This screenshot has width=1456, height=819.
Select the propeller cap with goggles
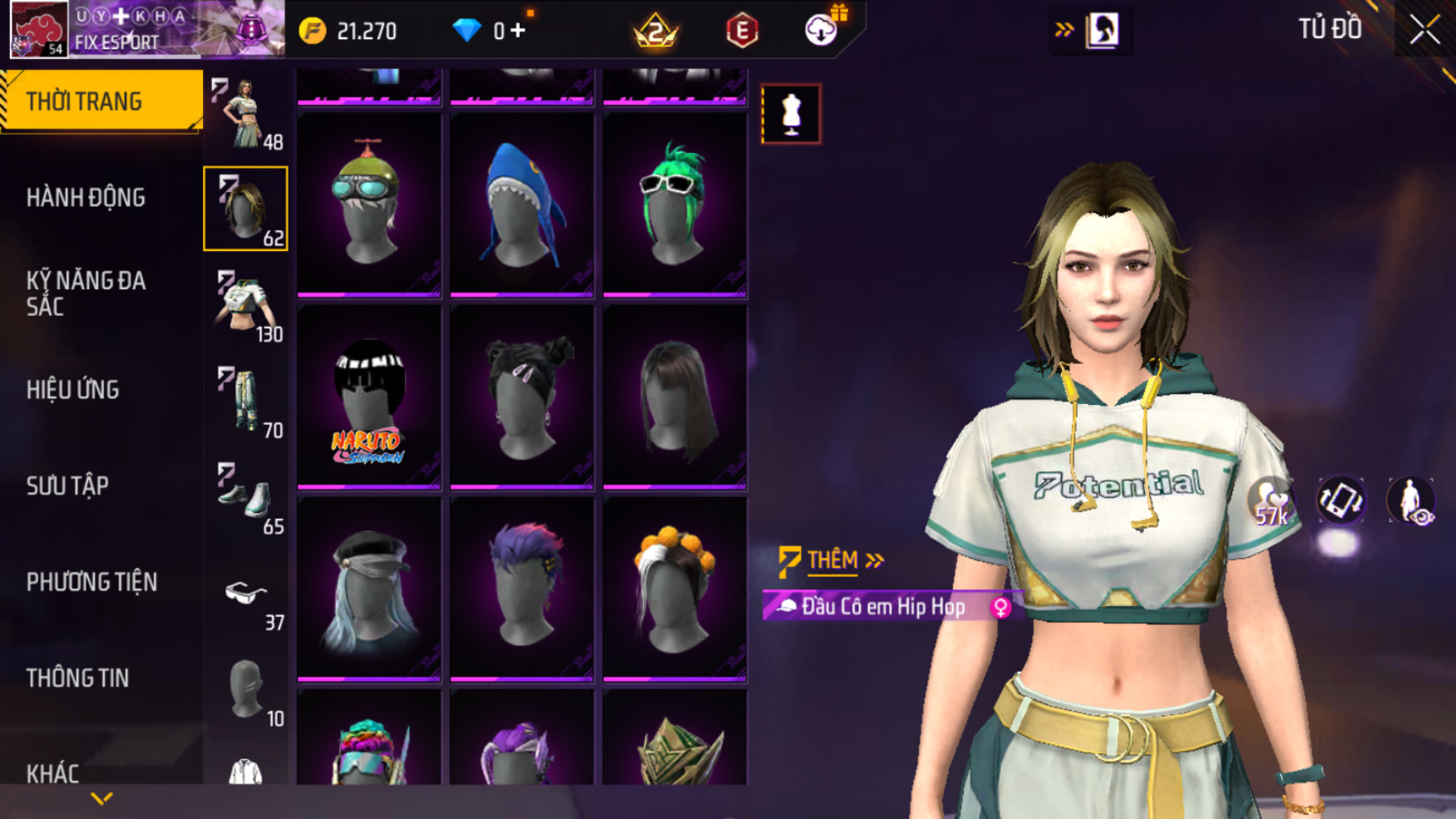point(368,205)
